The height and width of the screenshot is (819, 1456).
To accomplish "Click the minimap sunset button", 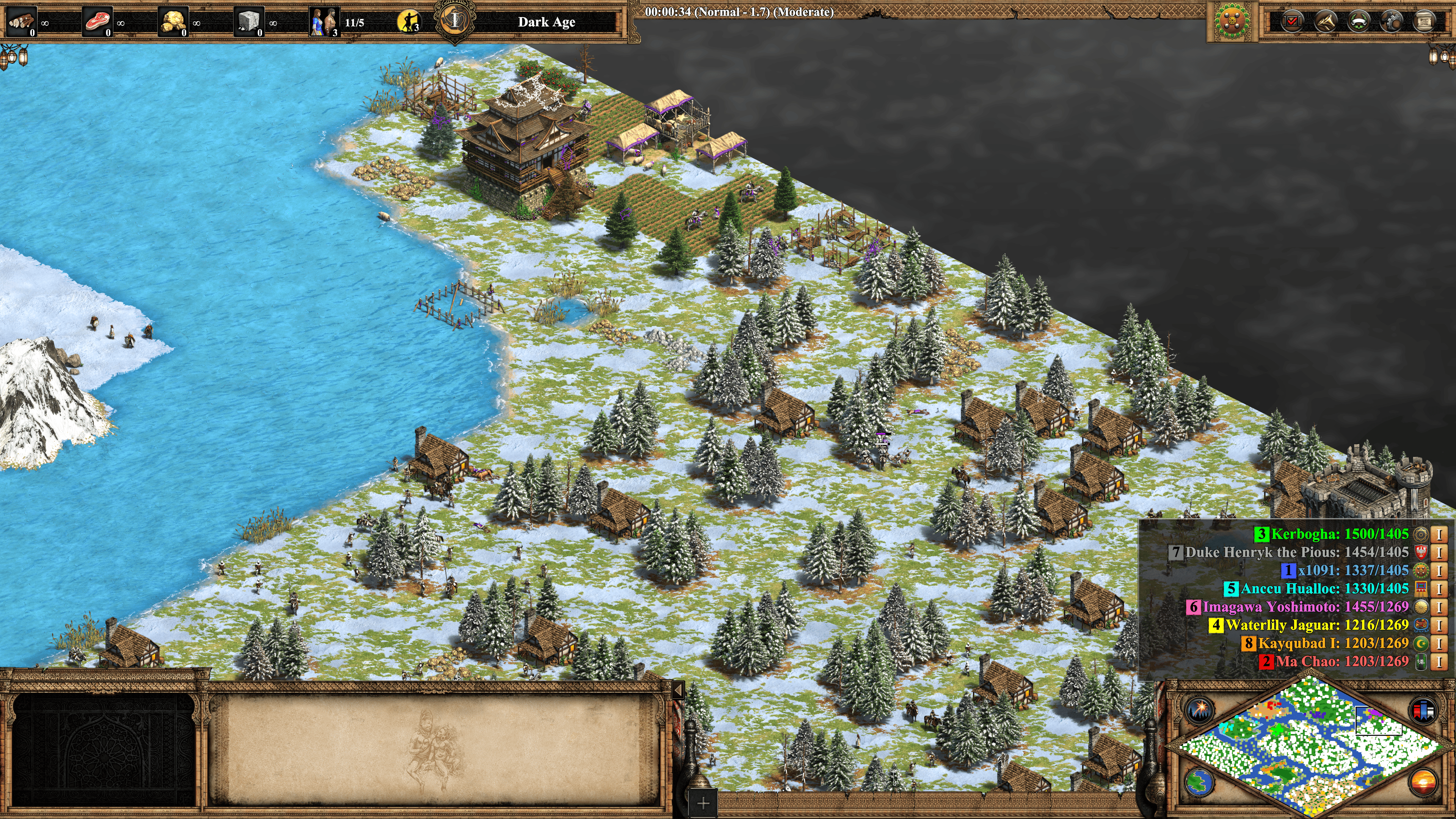I will 1423,783.
